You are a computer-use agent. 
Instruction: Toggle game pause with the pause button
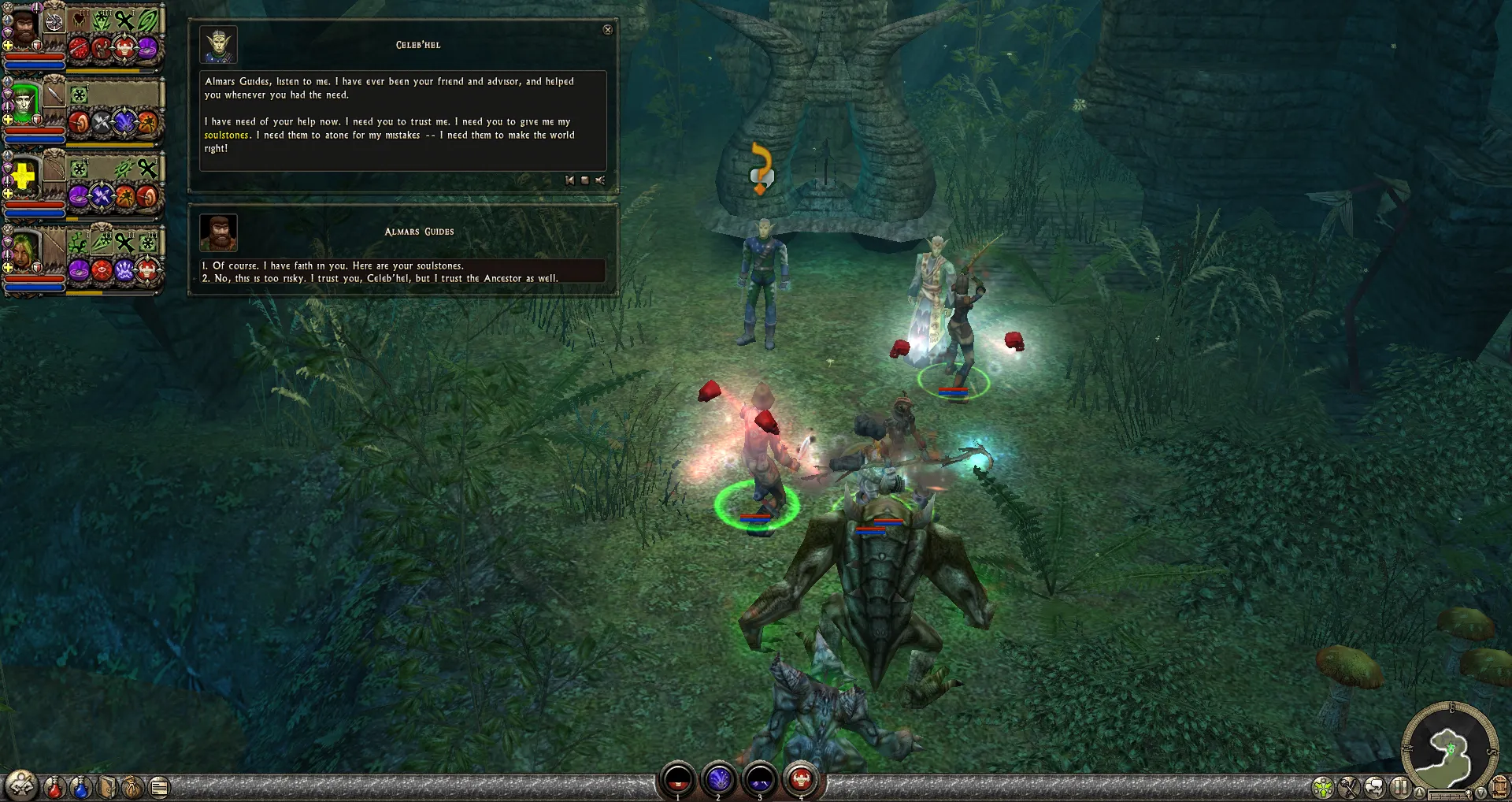(1399, 787)
